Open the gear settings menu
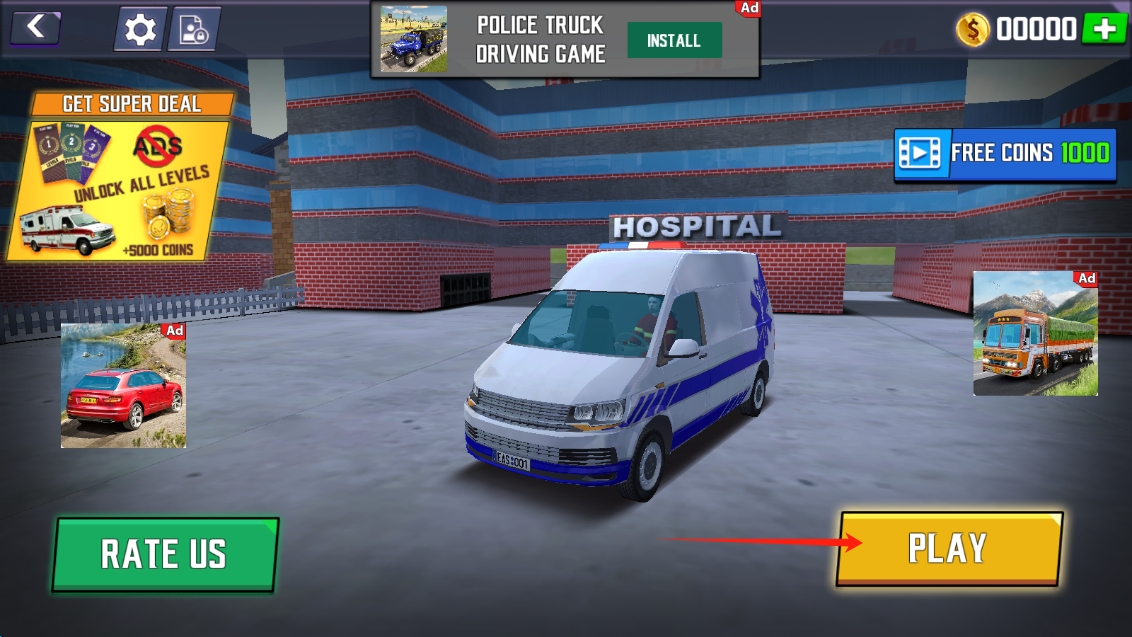Screen dimensions: 1132x637 [140, 30]
